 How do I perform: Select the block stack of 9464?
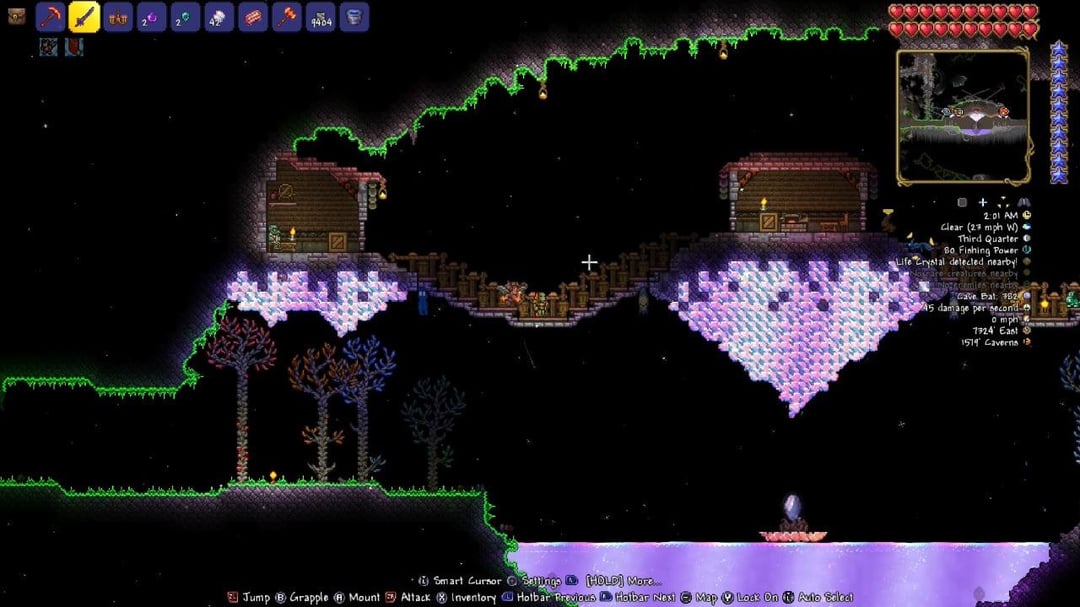321,17
